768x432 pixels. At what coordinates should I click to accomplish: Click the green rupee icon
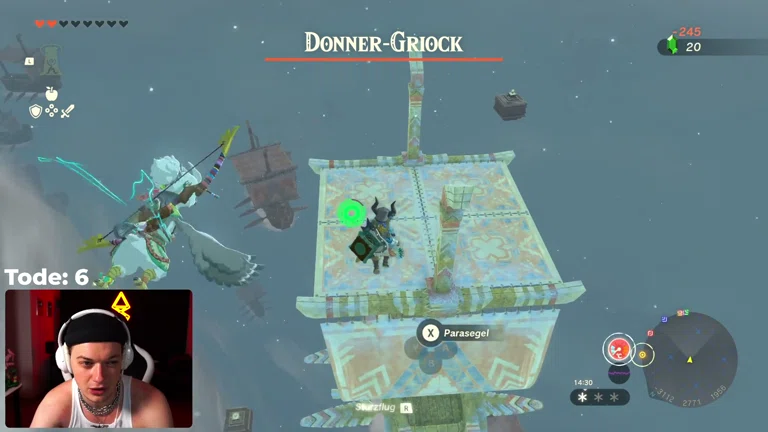point(672,46)
